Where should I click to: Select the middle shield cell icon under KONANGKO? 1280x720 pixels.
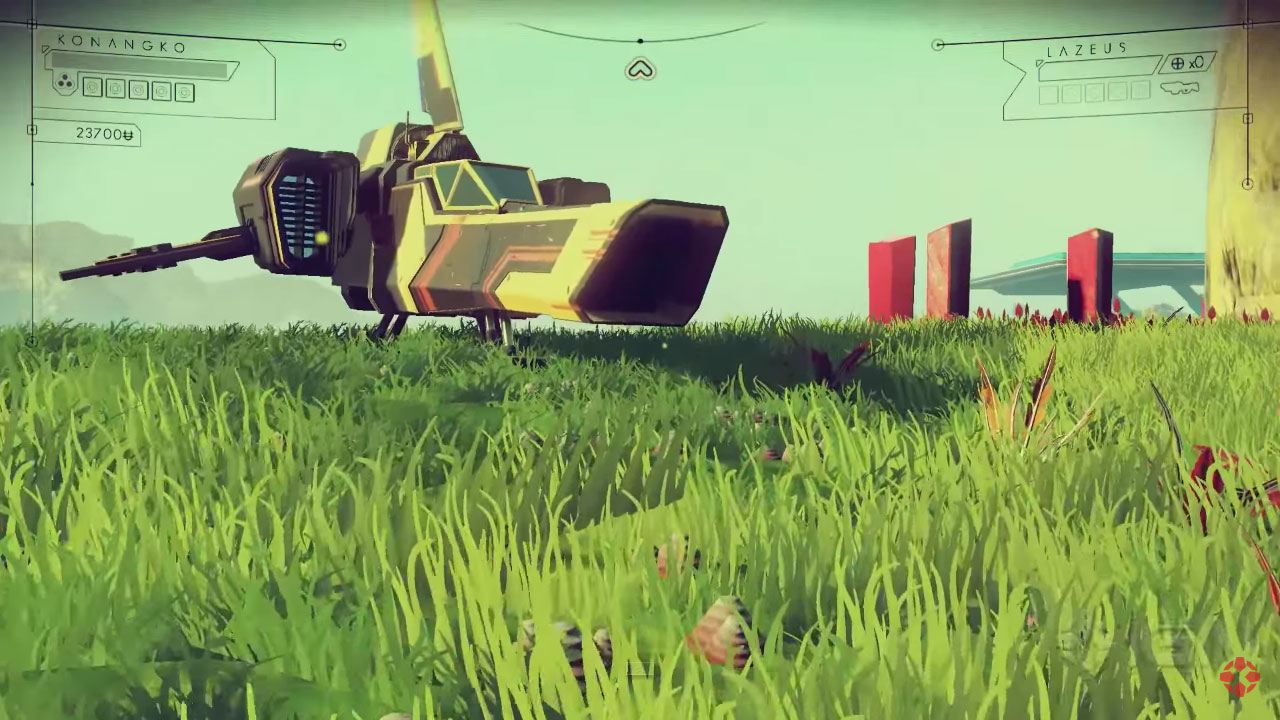[139, 90]
